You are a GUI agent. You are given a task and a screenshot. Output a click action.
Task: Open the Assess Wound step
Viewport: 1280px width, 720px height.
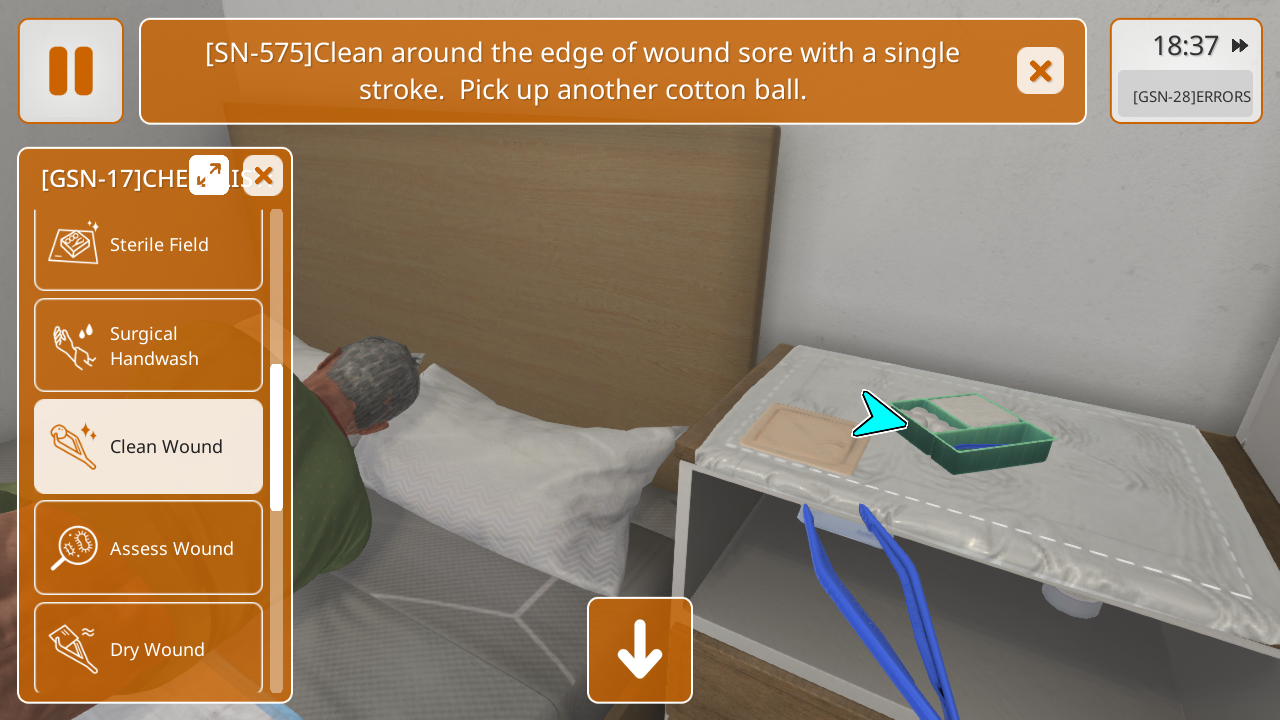[148, 548]
